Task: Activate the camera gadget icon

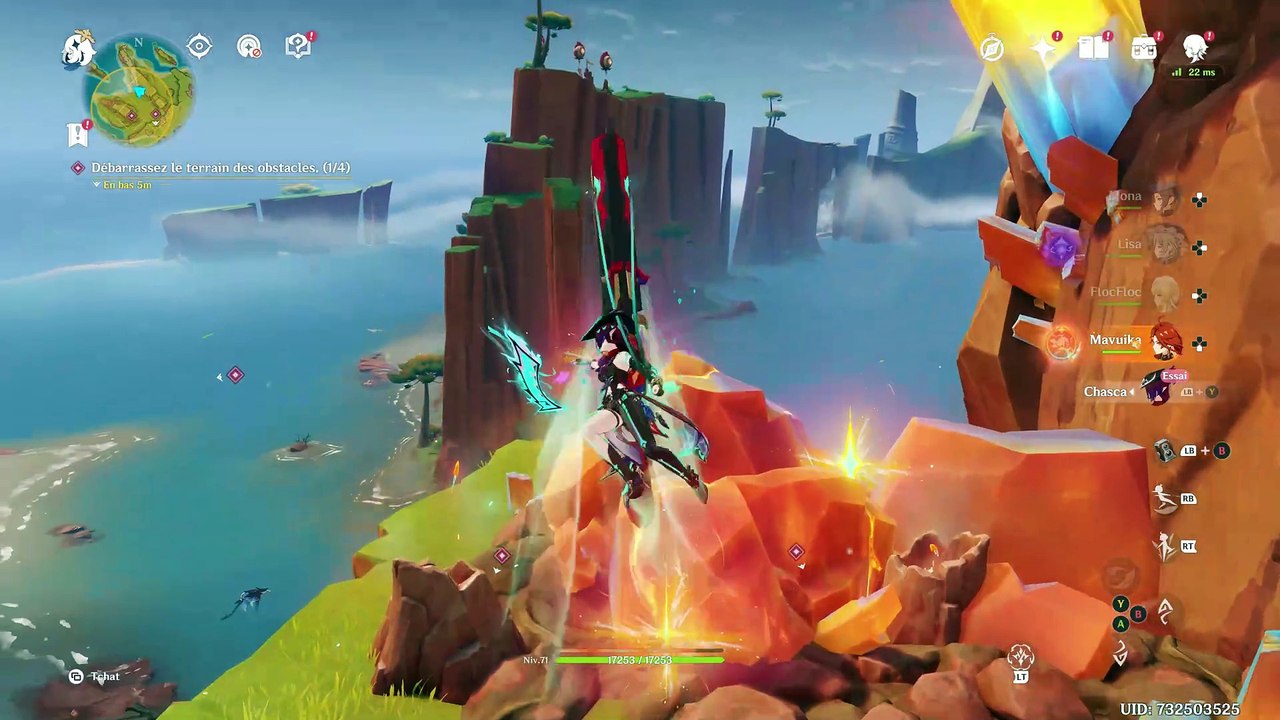Action: (1164, 451)
